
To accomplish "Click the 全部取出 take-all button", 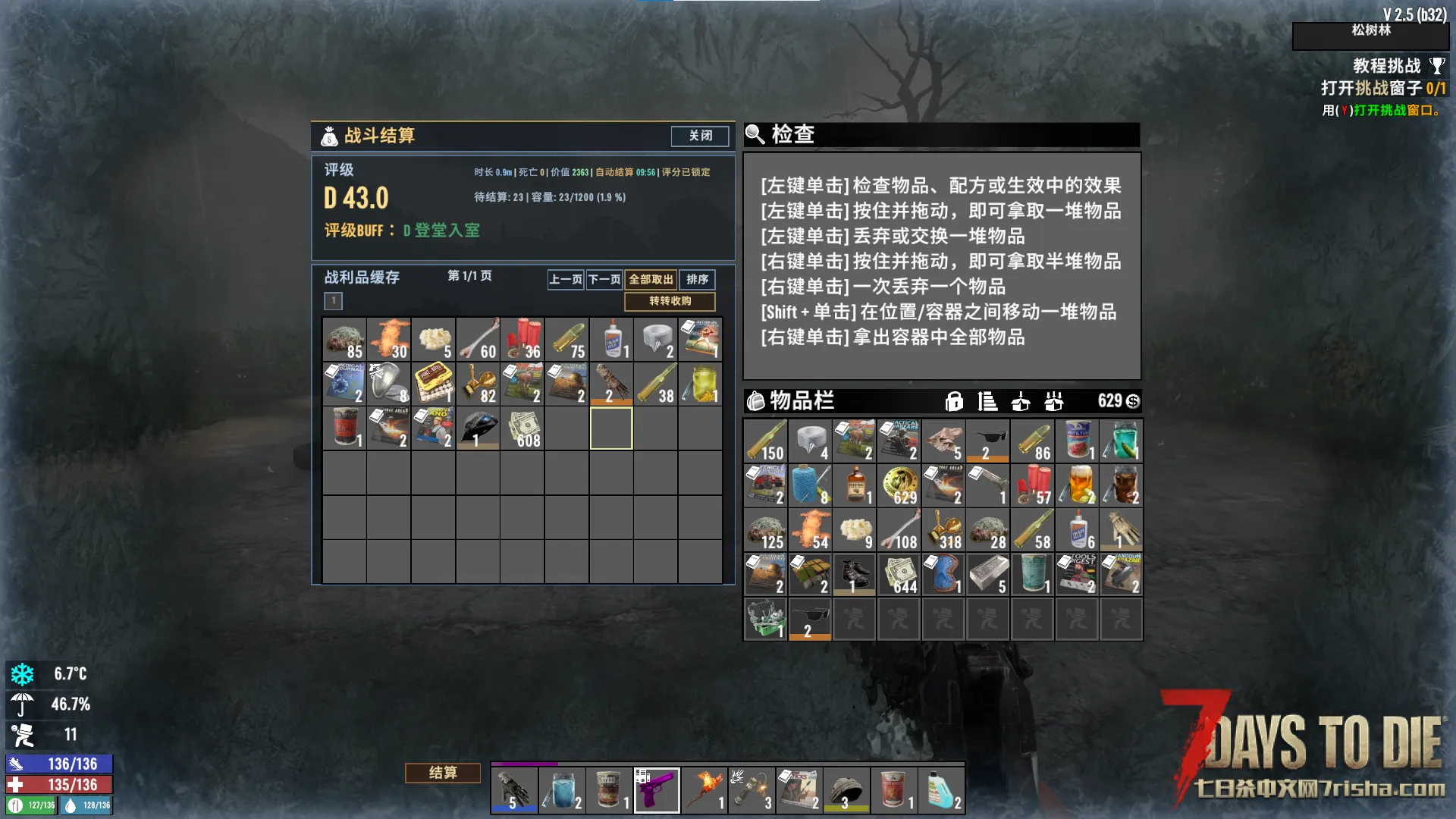I will pyautogui.click(x=651, y=280).
